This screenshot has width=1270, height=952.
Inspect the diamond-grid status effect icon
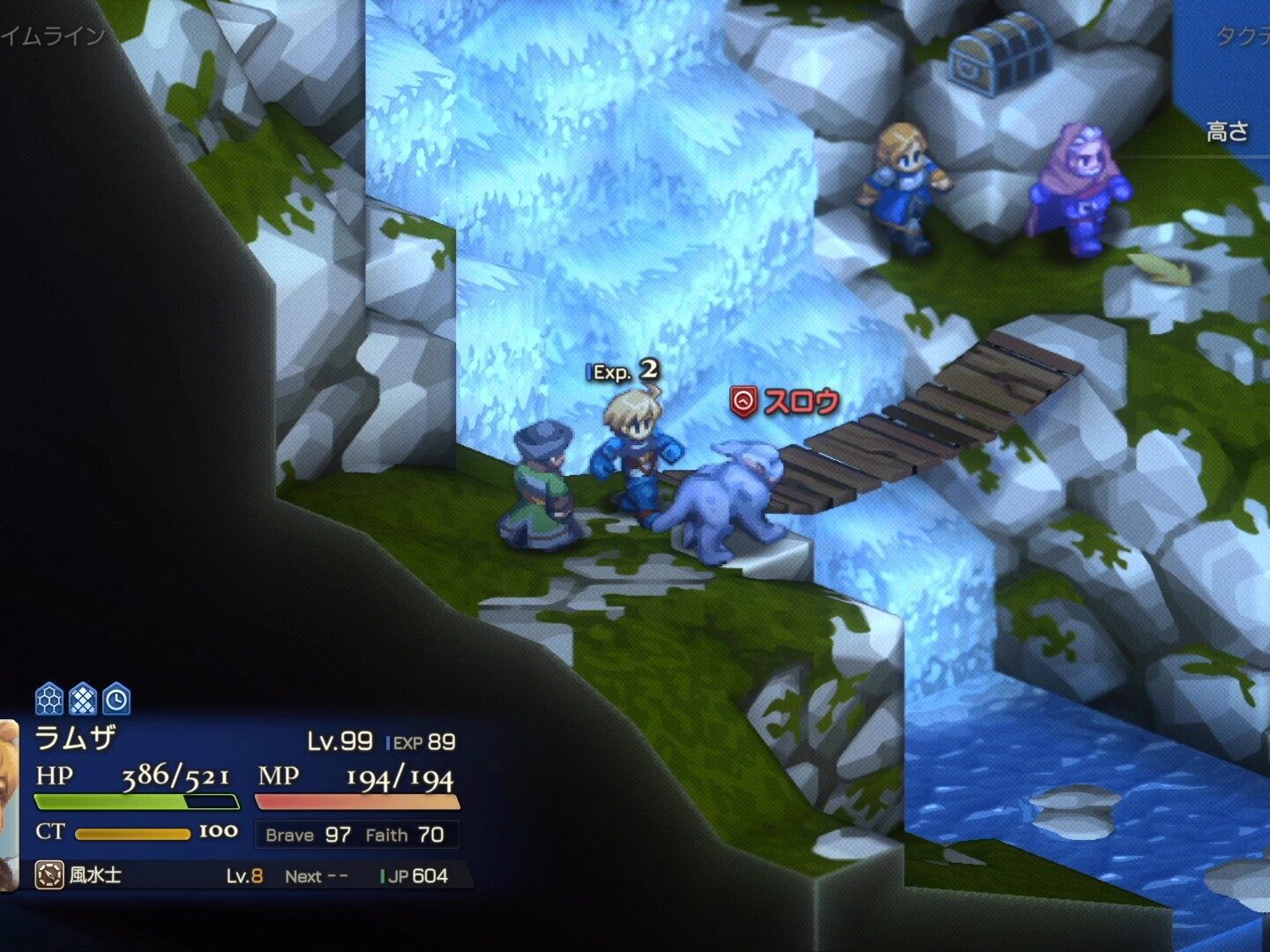pos(83,700)
